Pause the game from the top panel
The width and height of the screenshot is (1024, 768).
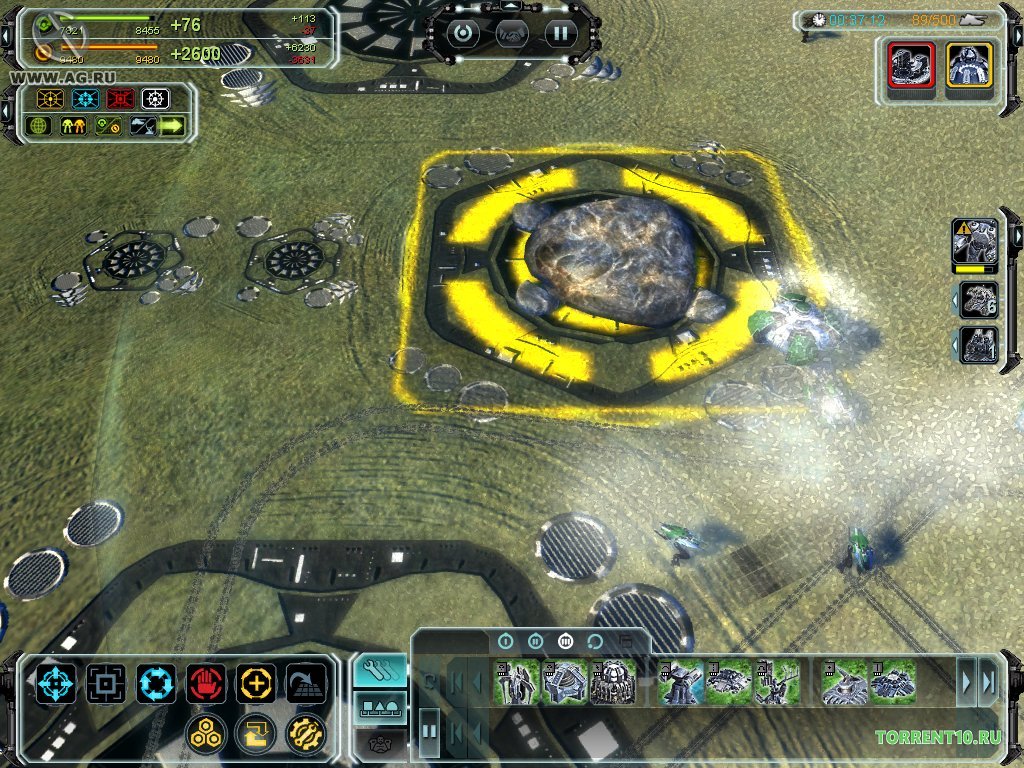coord(561,33)
